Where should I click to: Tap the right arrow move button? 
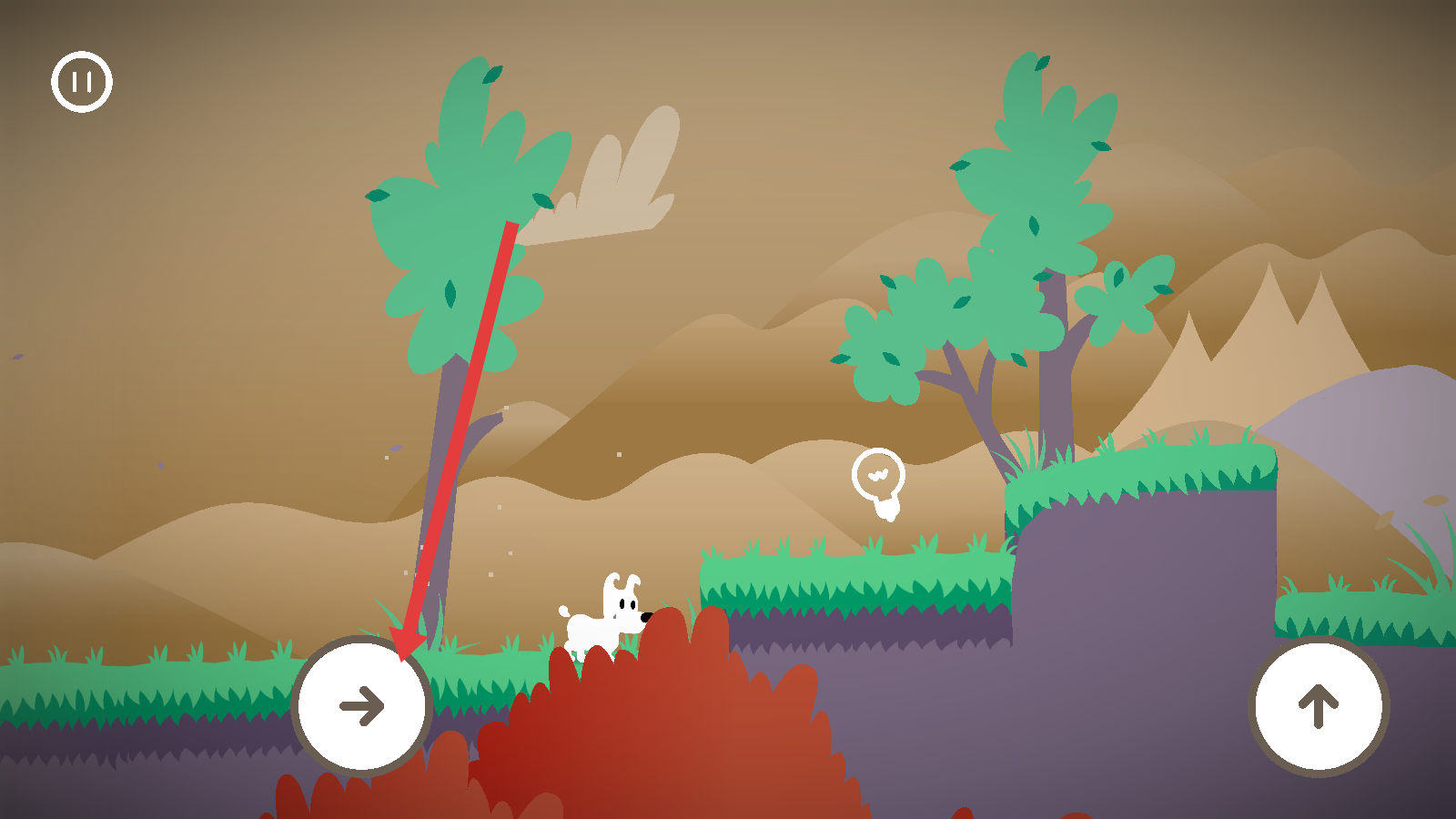361,706
